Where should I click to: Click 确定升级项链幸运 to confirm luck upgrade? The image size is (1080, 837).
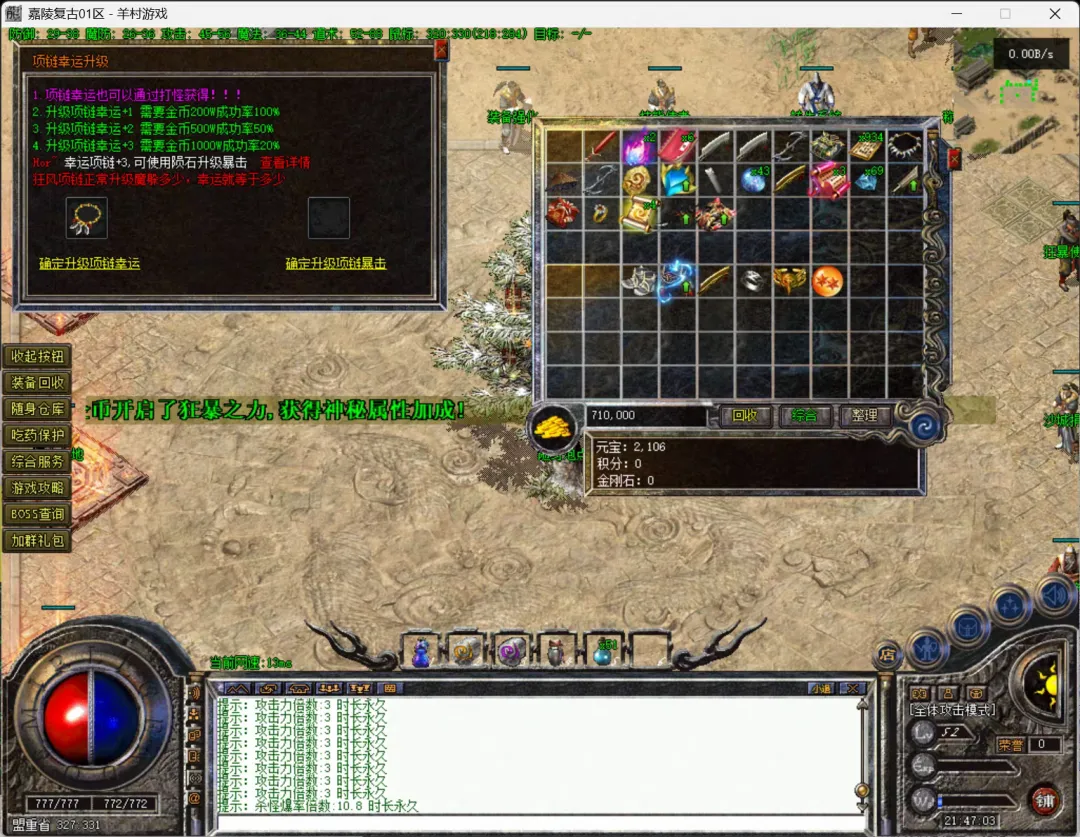89,264
